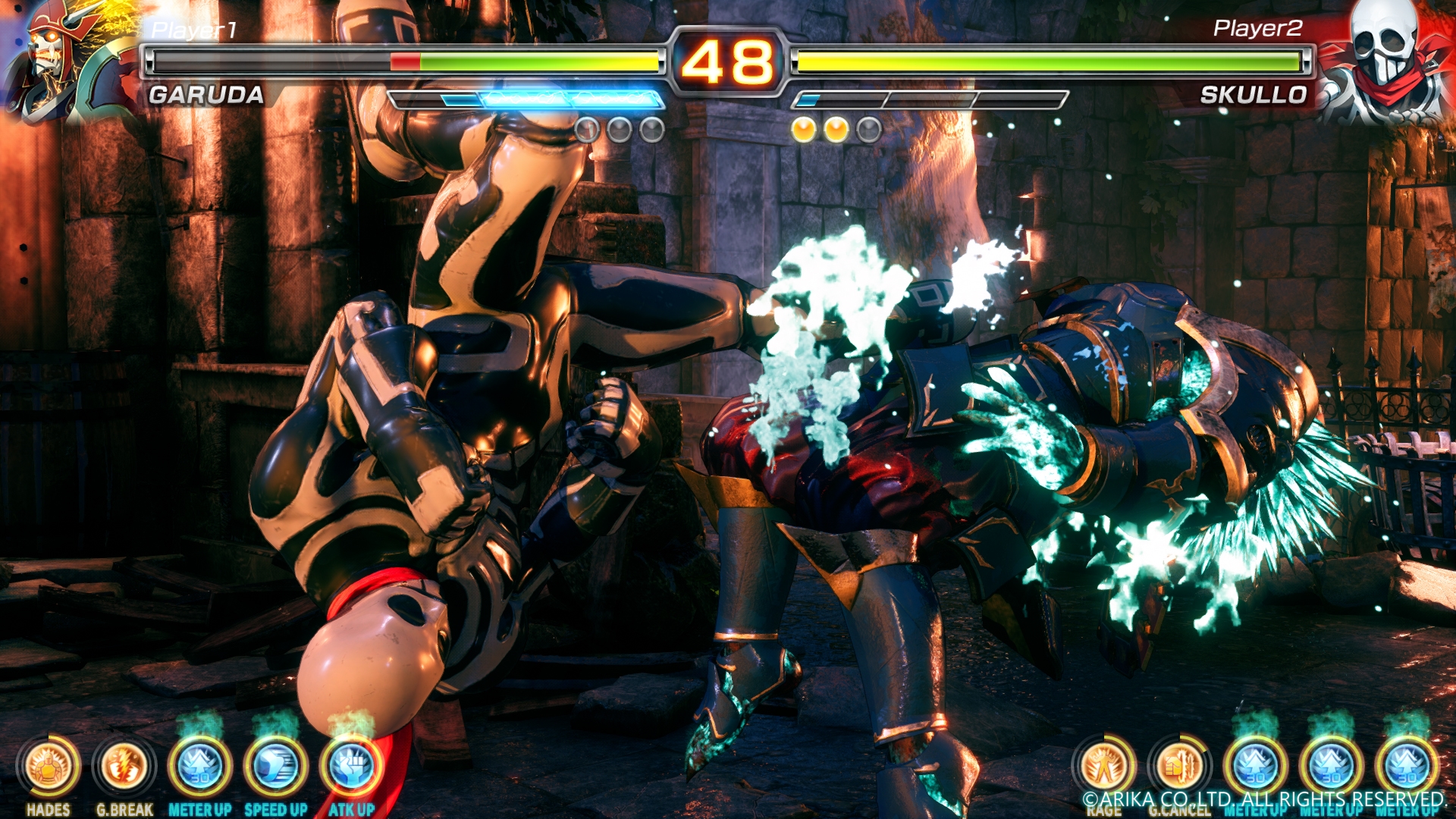Viewport: 1456px width, 819px height.
Task: Select Skullo's skull portrait
Action: pyautogui.click(x=1386, y=61)
